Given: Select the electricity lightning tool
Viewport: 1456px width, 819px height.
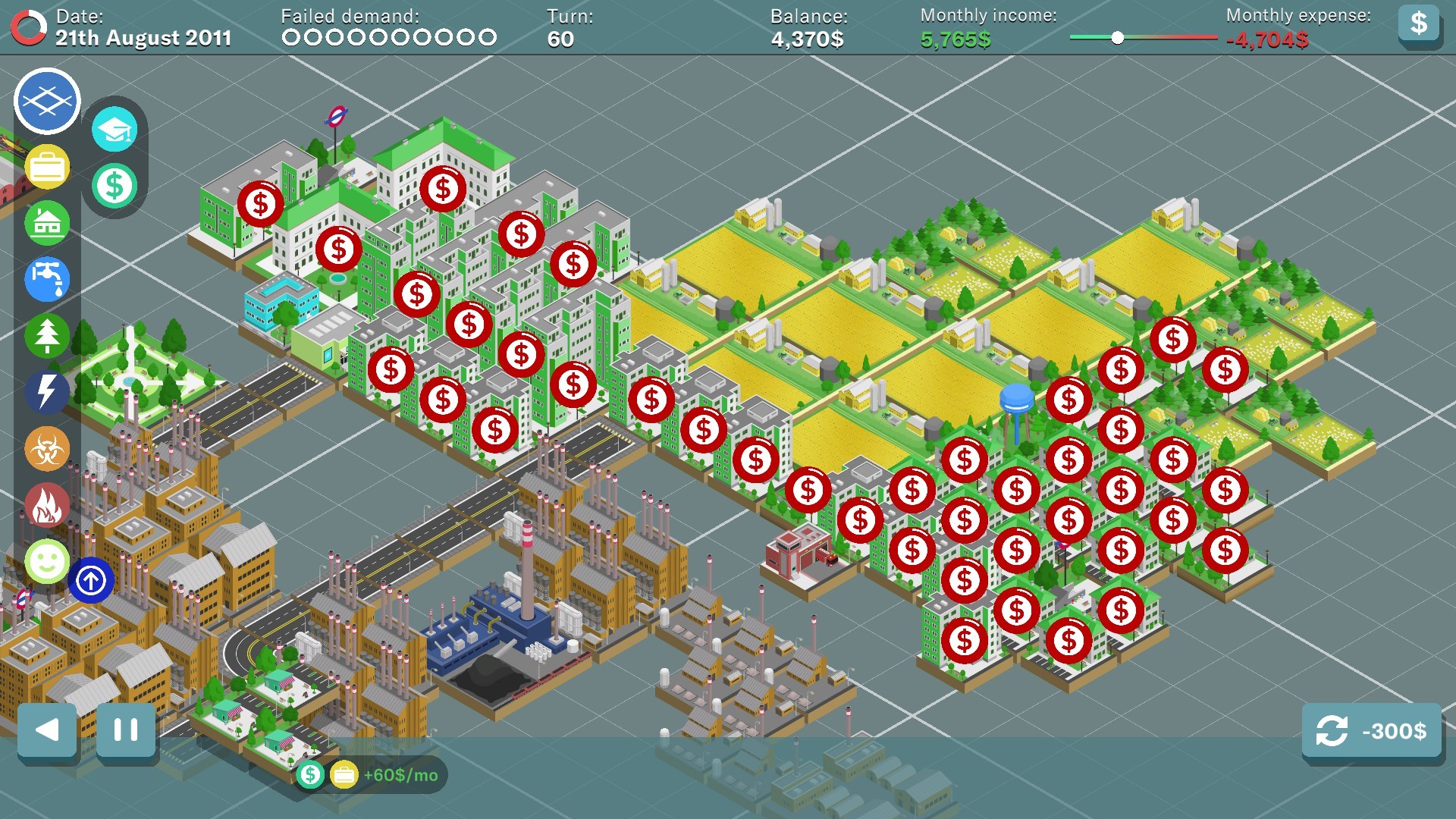Looking at the screenshot, I should [47, 391].
